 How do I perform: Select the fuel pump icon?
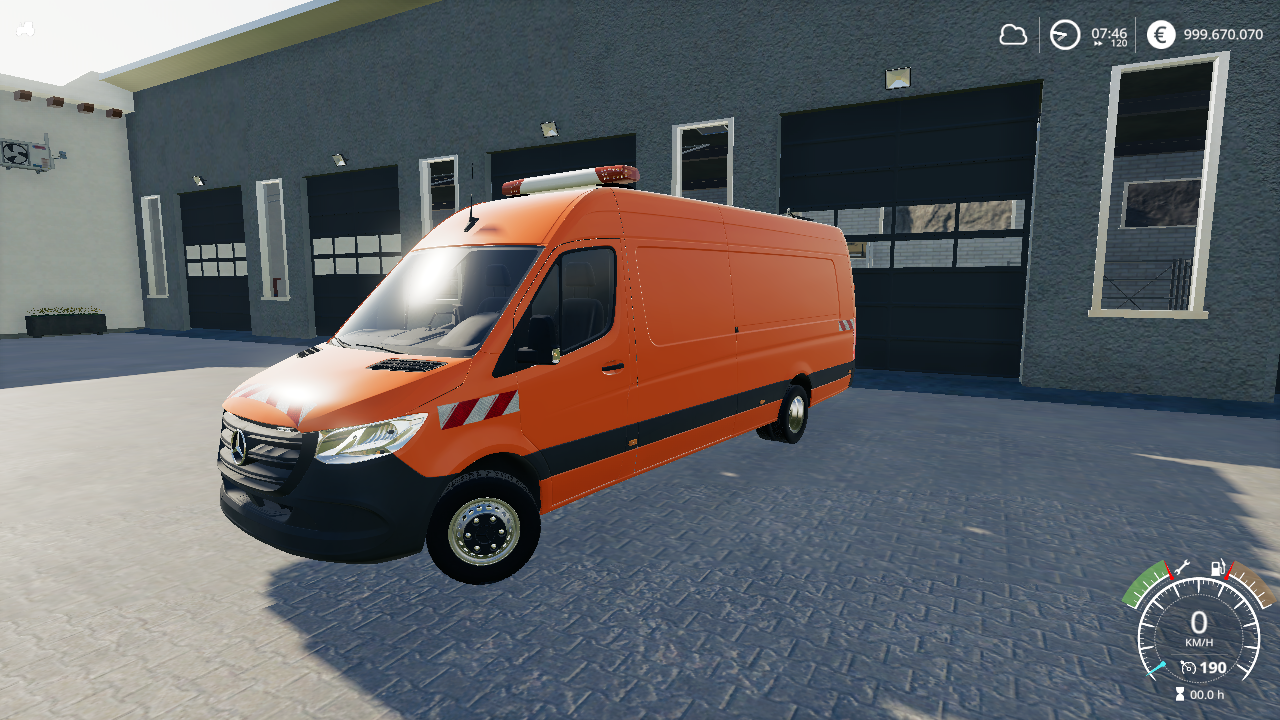(1218, 567)
